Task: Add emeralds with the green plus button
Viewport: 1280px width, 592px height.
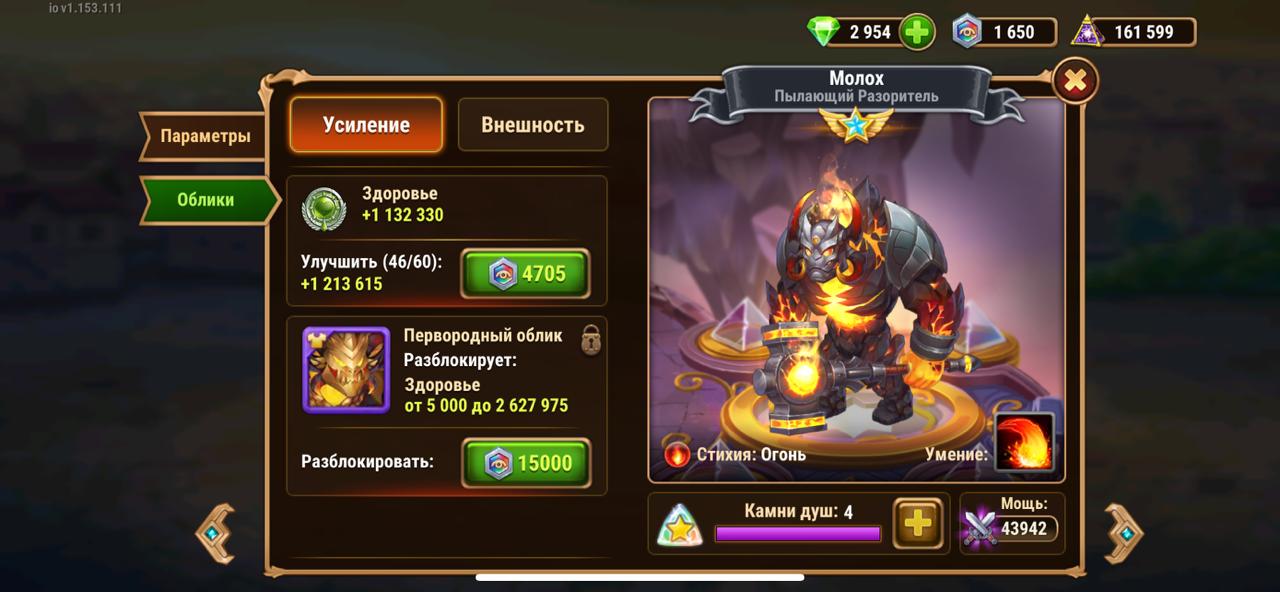Action: tap(916, 32)
